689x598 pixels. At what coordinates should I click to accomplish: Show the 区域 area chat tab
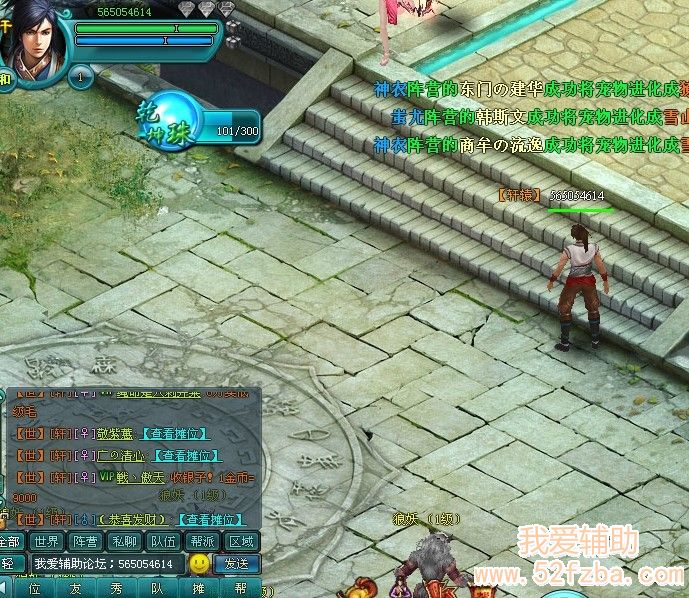click(241, 542)
